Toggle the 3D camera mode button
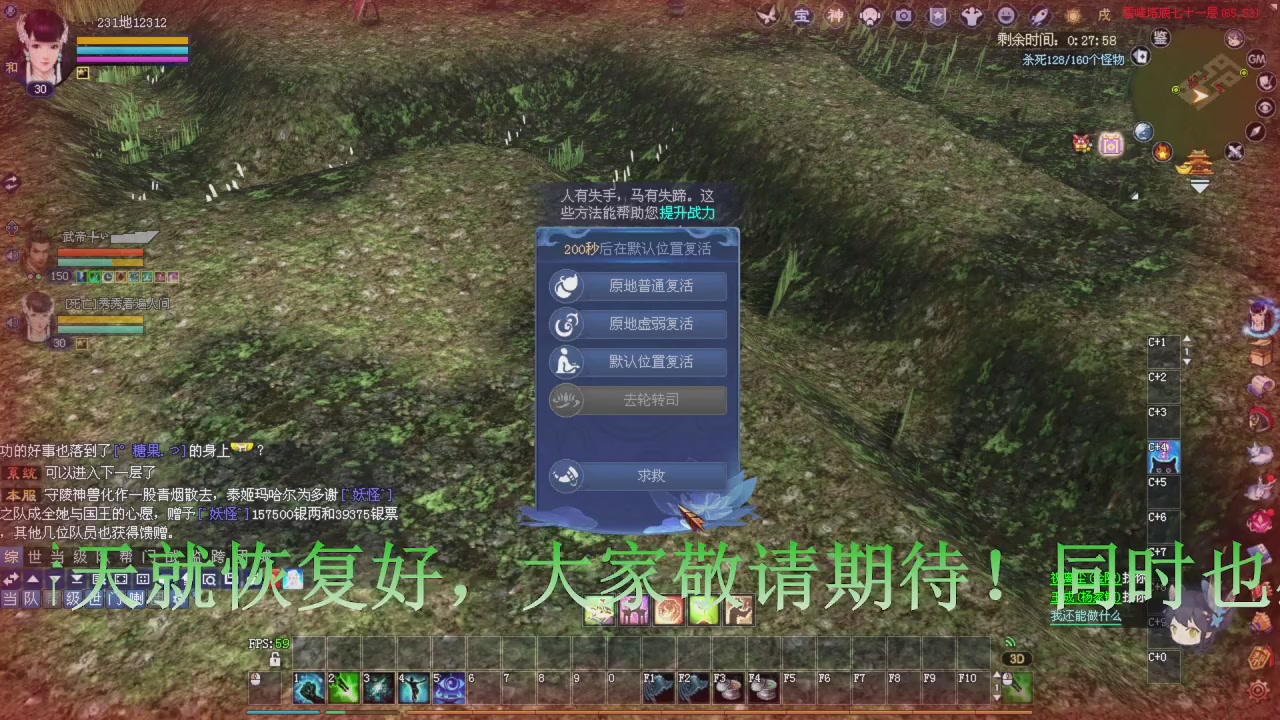This screenshot has width=1280, height=720. 1017,658
